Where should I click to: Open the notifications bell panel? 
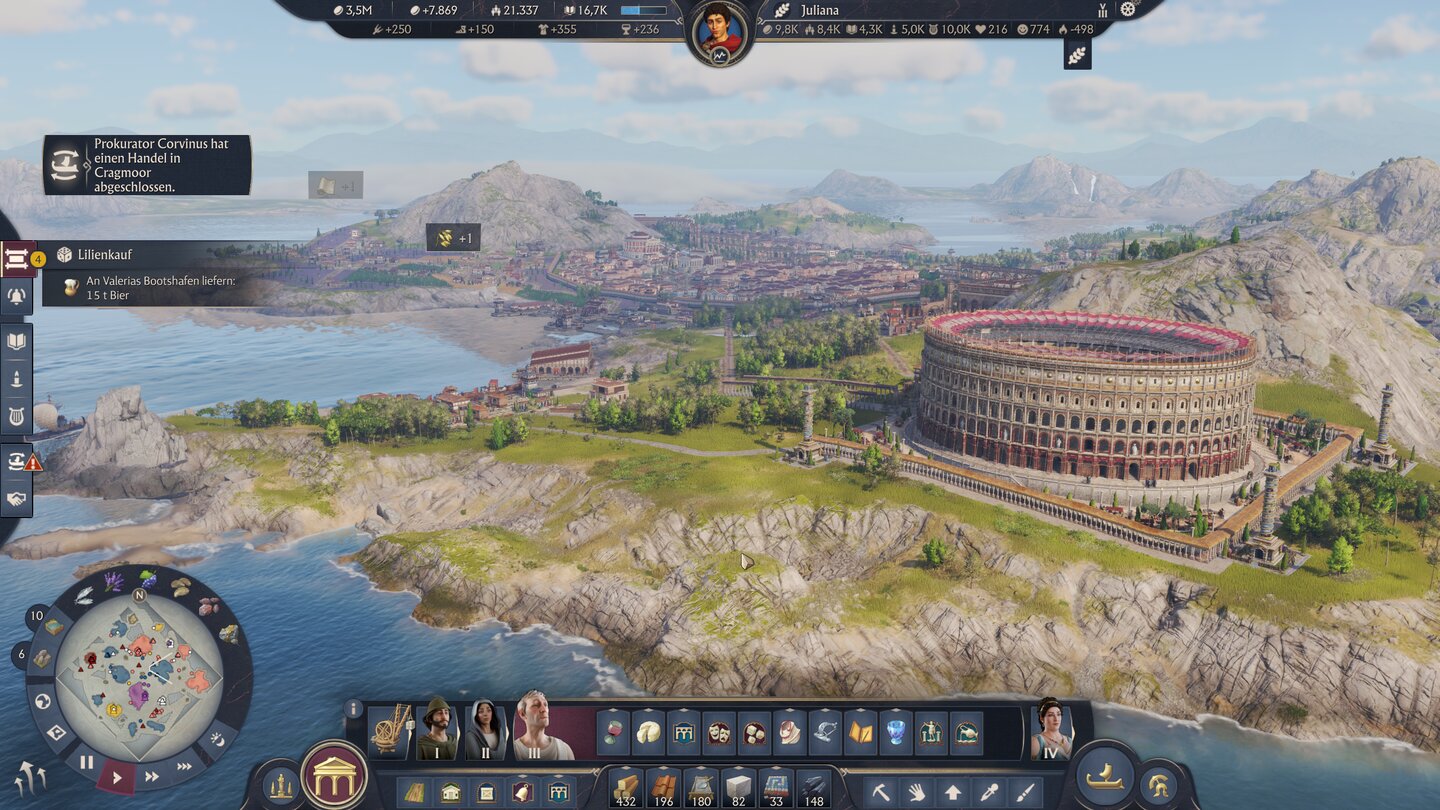(17, 295)
